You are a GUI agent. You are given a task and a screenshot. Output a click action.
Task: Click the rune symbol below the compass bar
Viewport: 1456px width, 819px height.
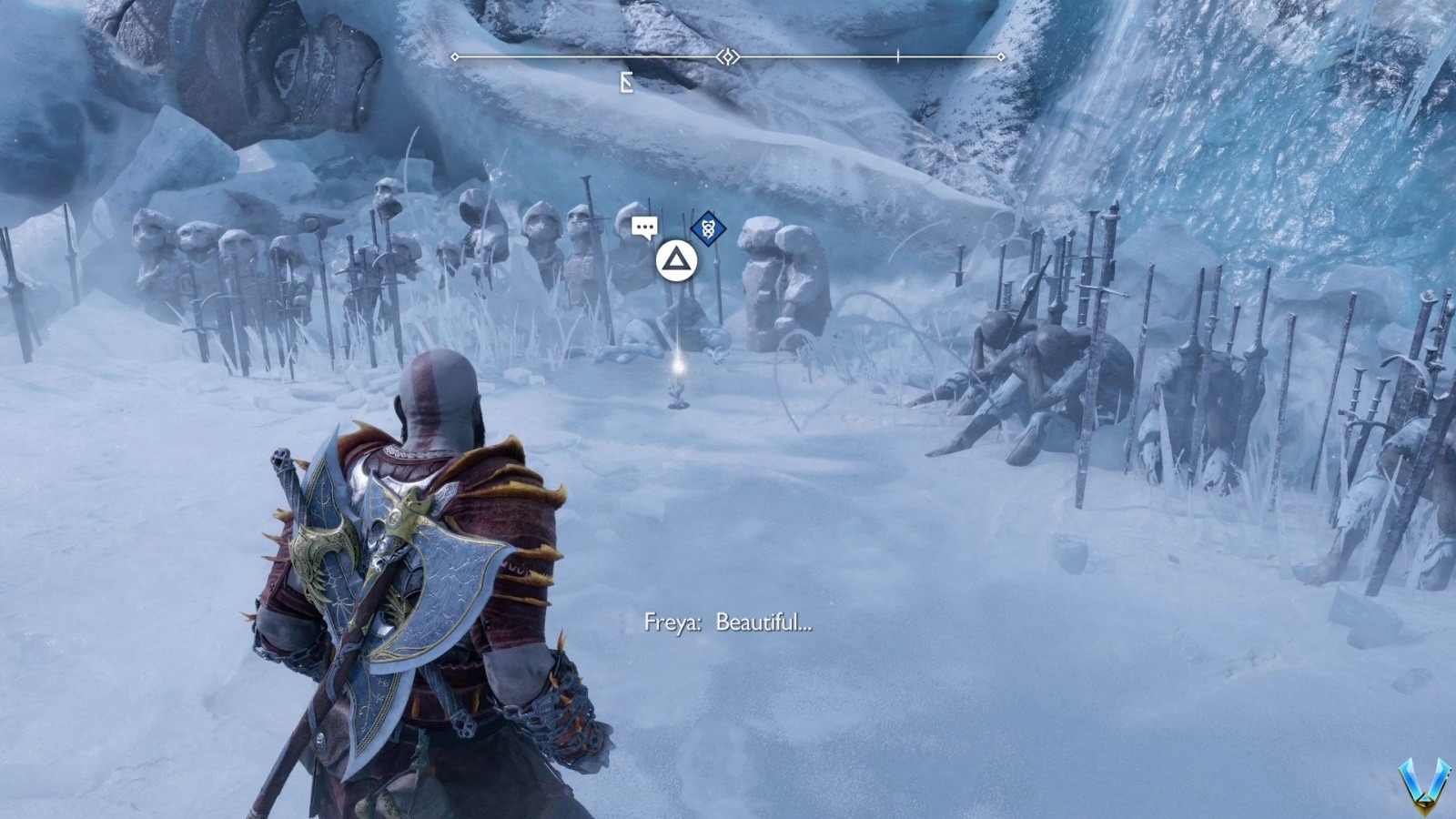coord(626,81)
